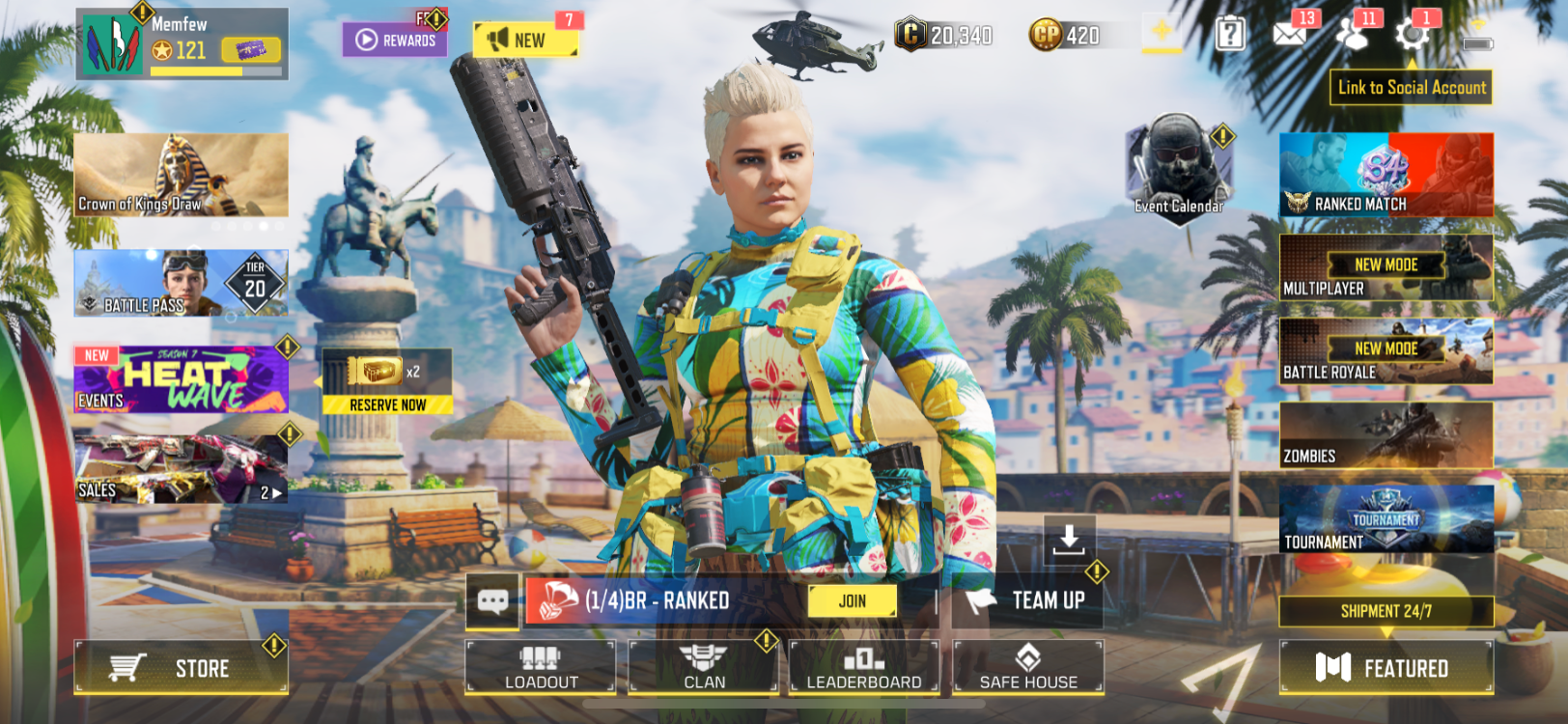
Task: Enter the Safe House
Action: tap(1026, 666)
